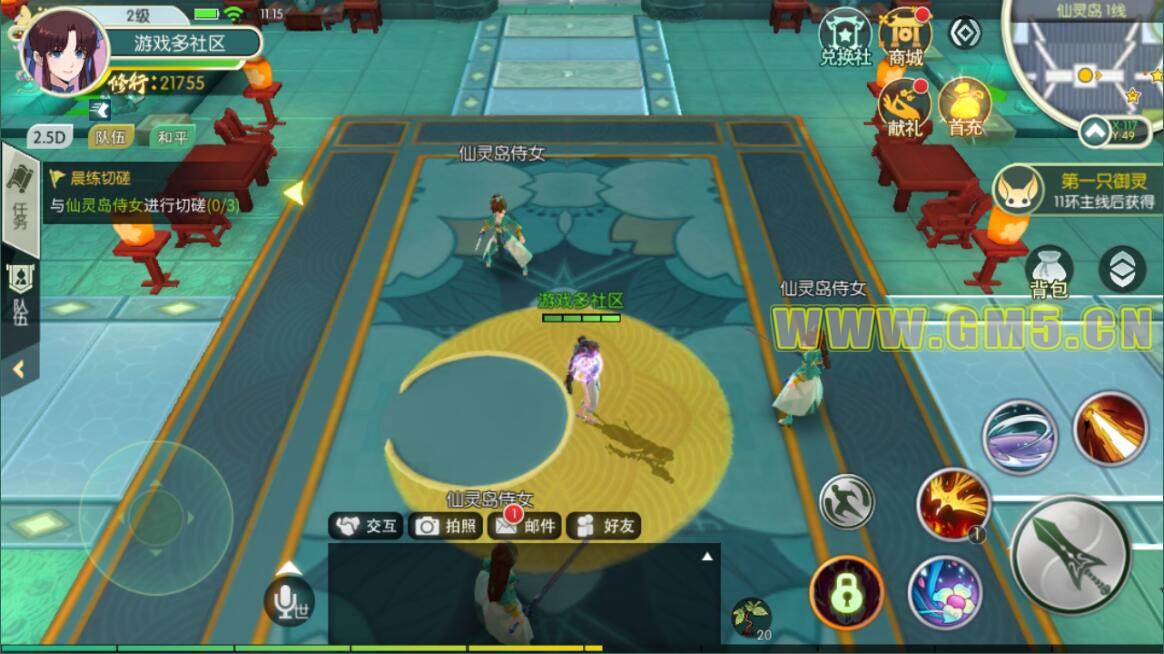Open the 背包 backpack
This screenshot has height=654, width=1164.
1049,271
